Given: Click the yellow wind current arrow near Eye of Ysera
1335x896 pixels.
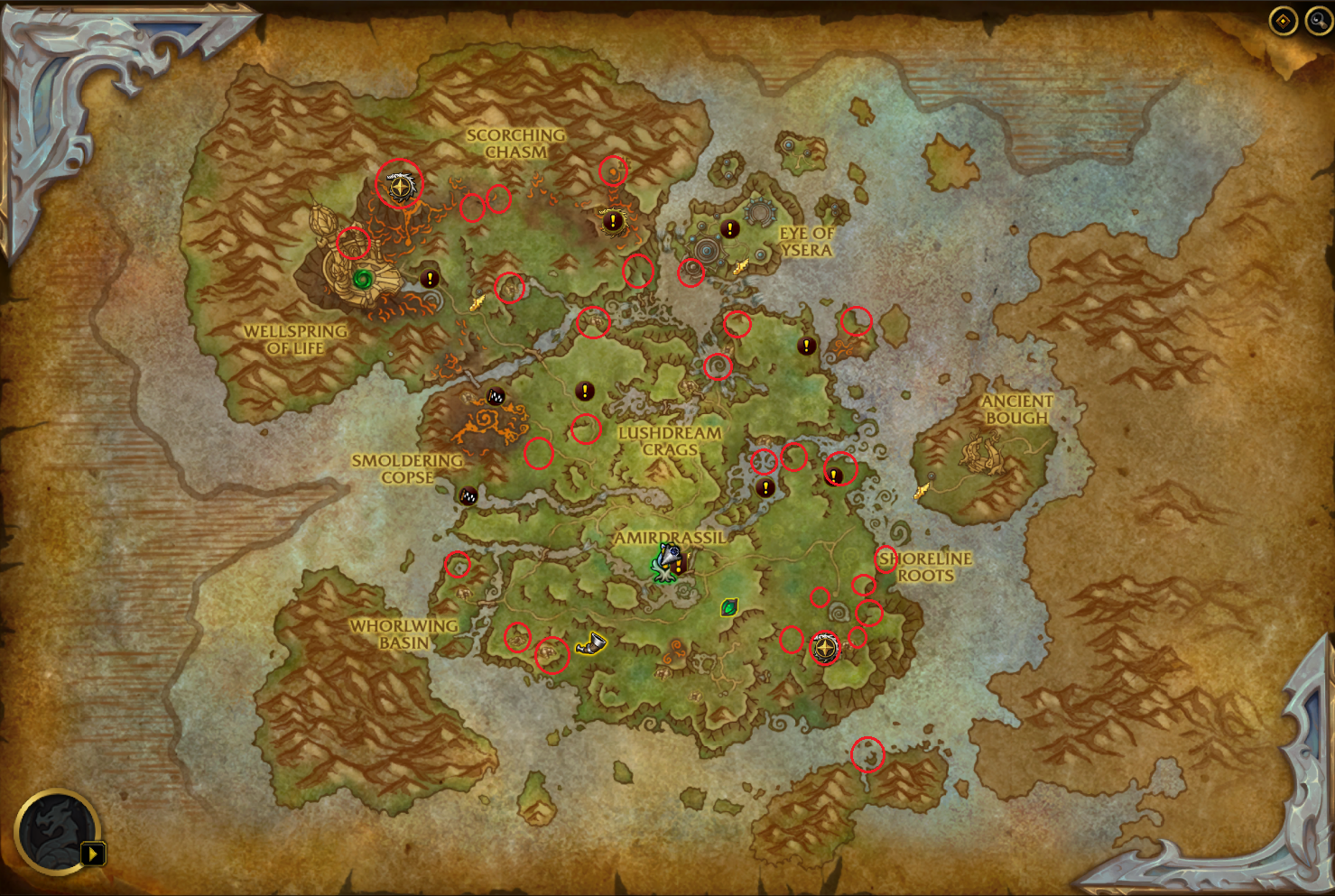Looking at the screenshot, I should pyautogui.click(x=744, y=265).
